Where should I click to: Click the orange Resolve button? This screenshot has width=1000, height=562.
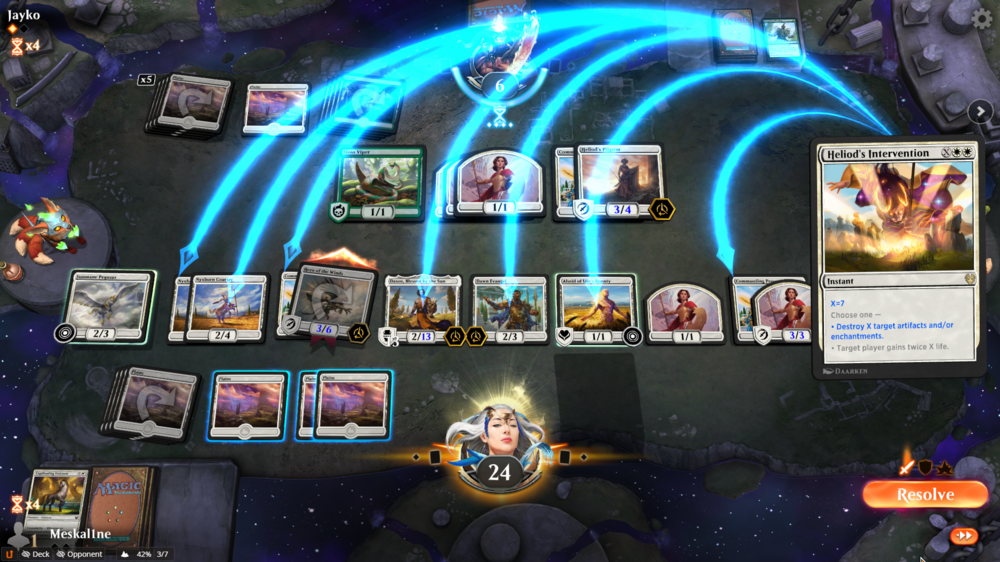[x=924, y=494]
